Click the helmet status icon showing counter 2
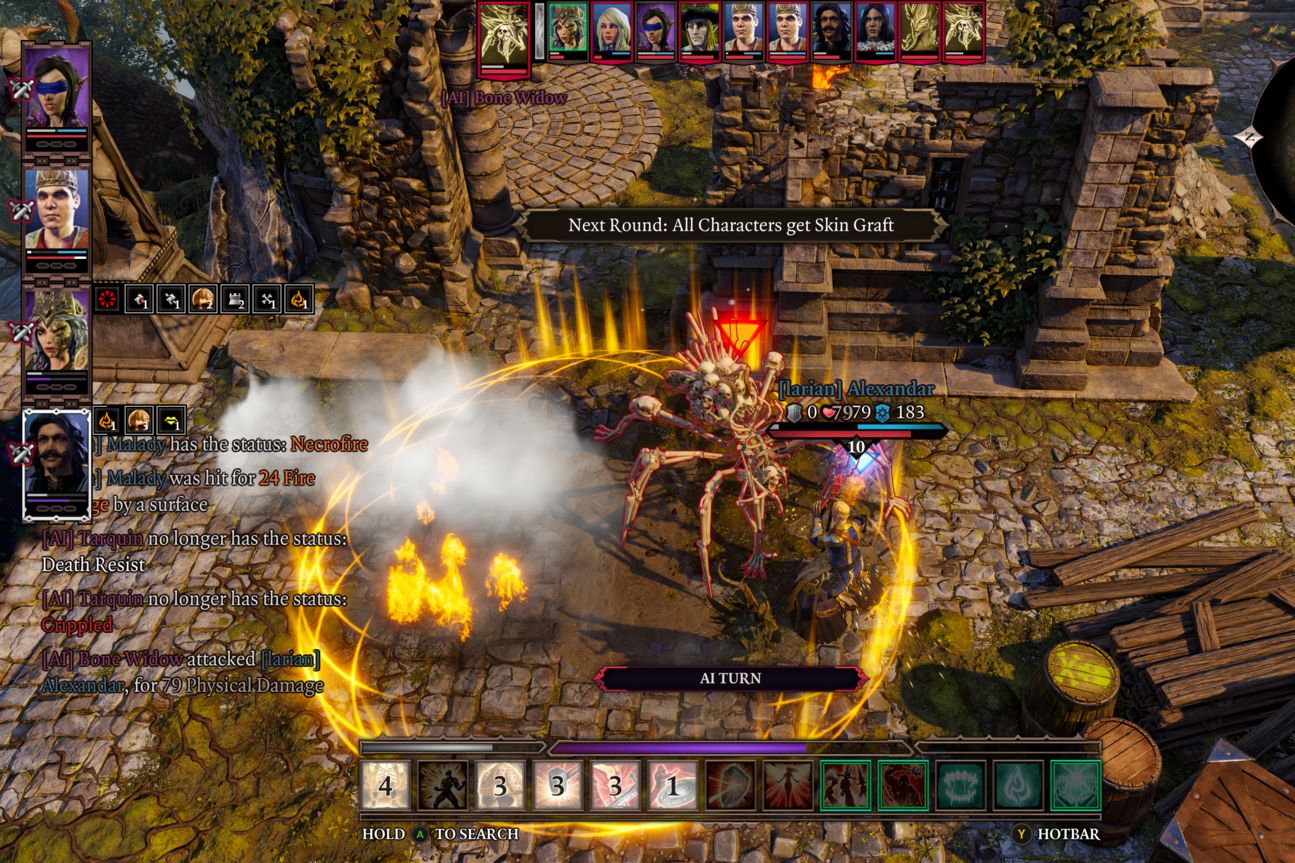Image resolution: width=1295 pixels, height=863 pixels. coord(201,300)
